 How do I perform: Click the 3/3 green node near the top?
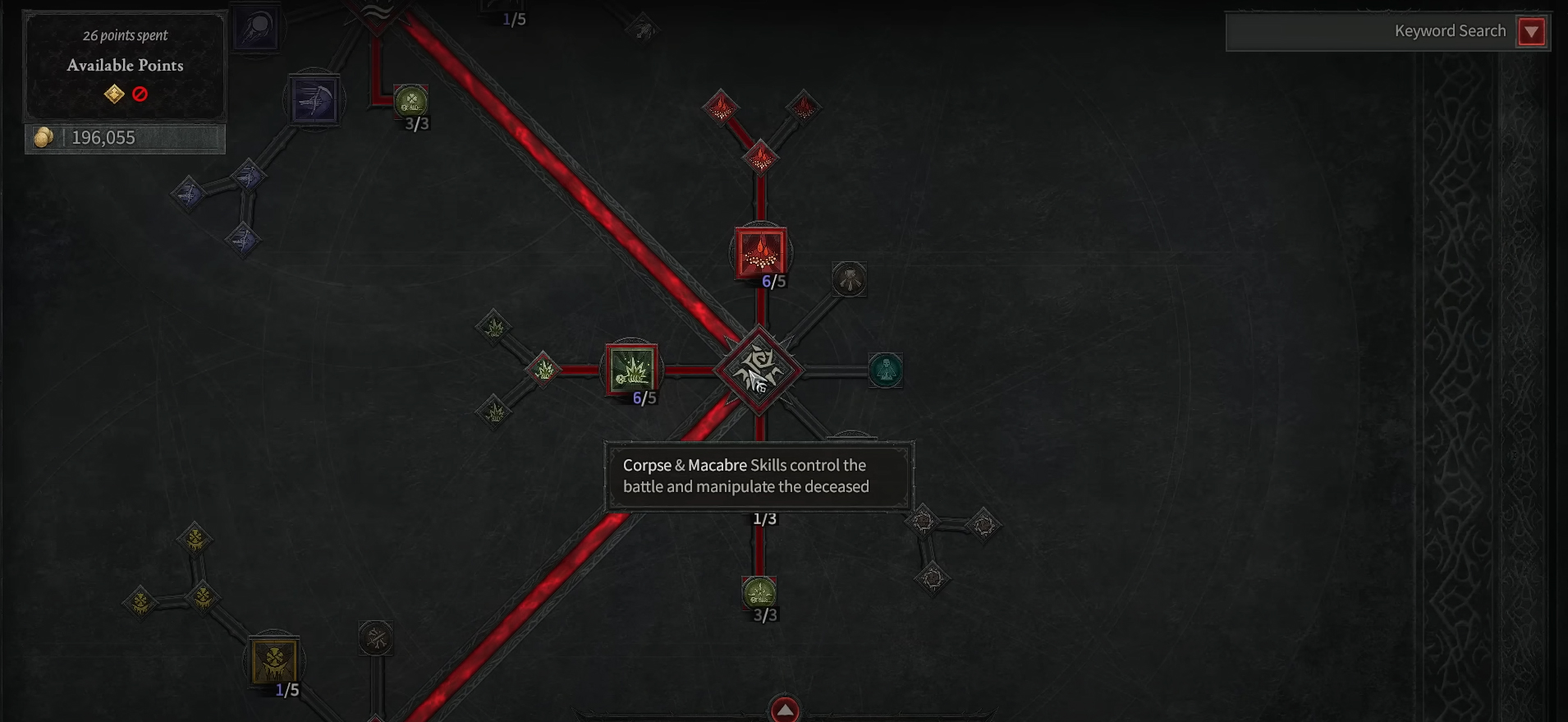[410, 102]
